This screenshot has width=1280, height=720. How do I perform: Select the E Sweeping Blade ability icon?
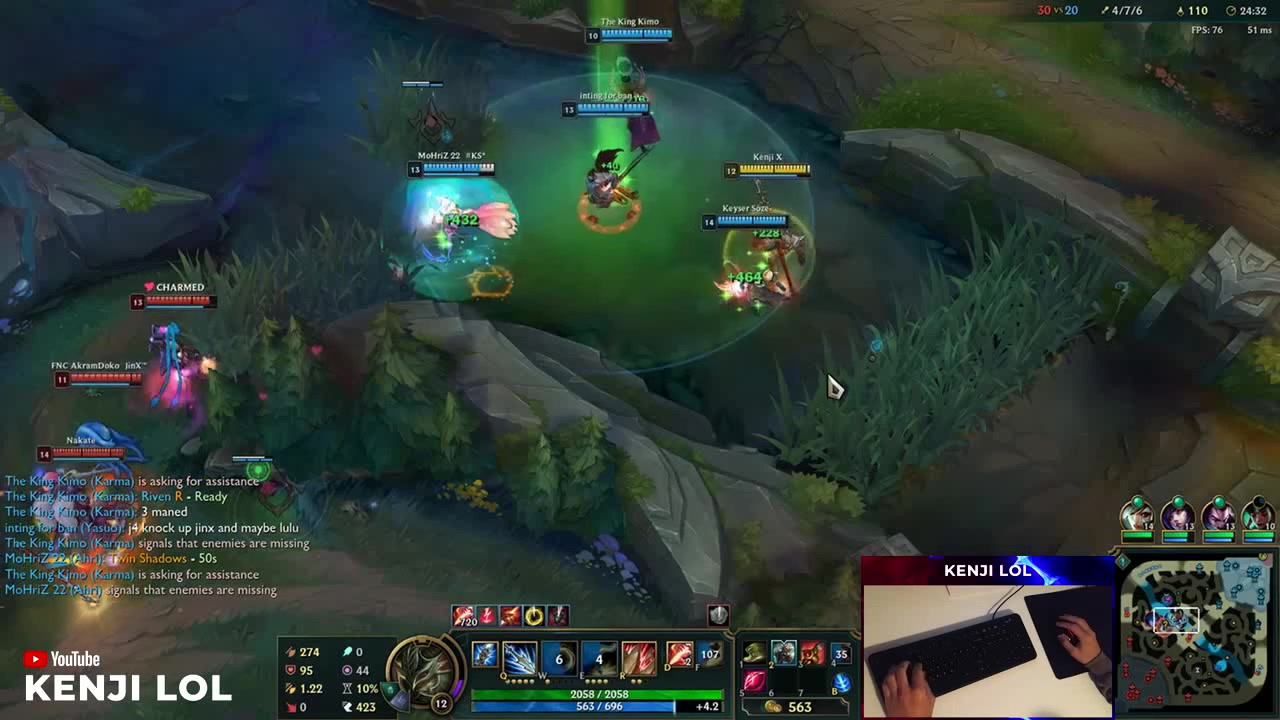599,657
